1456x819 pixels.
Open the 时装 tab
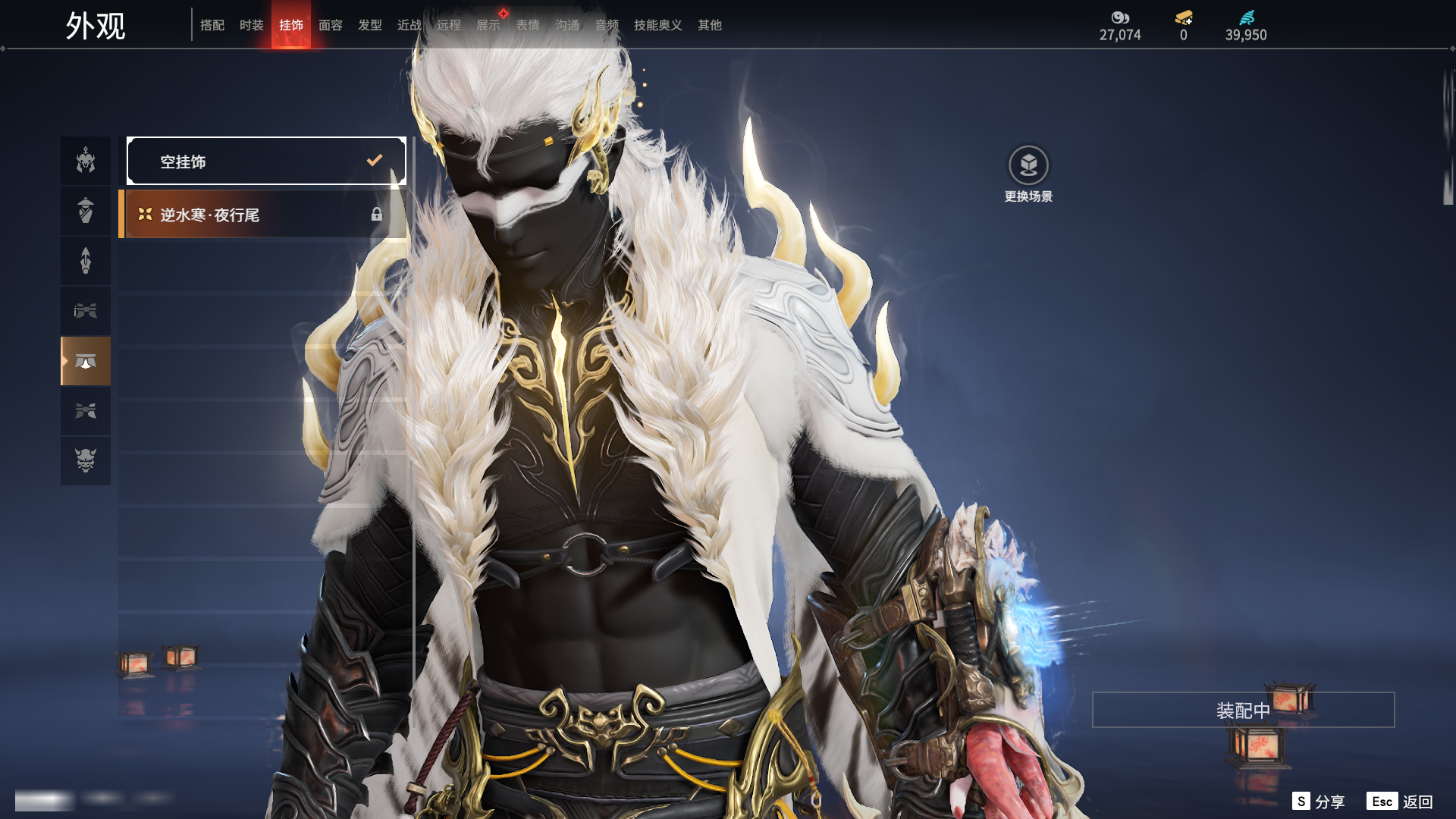click(251, 25)
